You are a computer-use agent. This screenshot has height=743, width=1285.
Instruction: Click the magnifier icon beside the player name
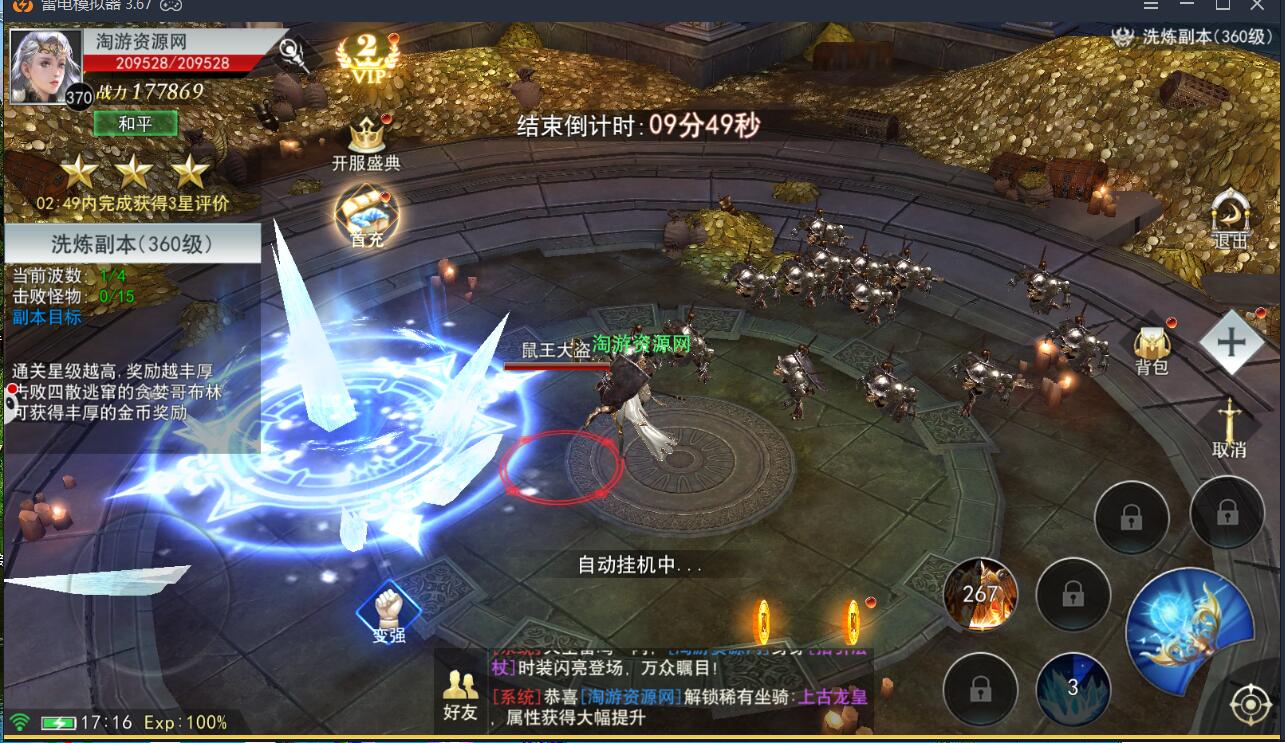292,50
